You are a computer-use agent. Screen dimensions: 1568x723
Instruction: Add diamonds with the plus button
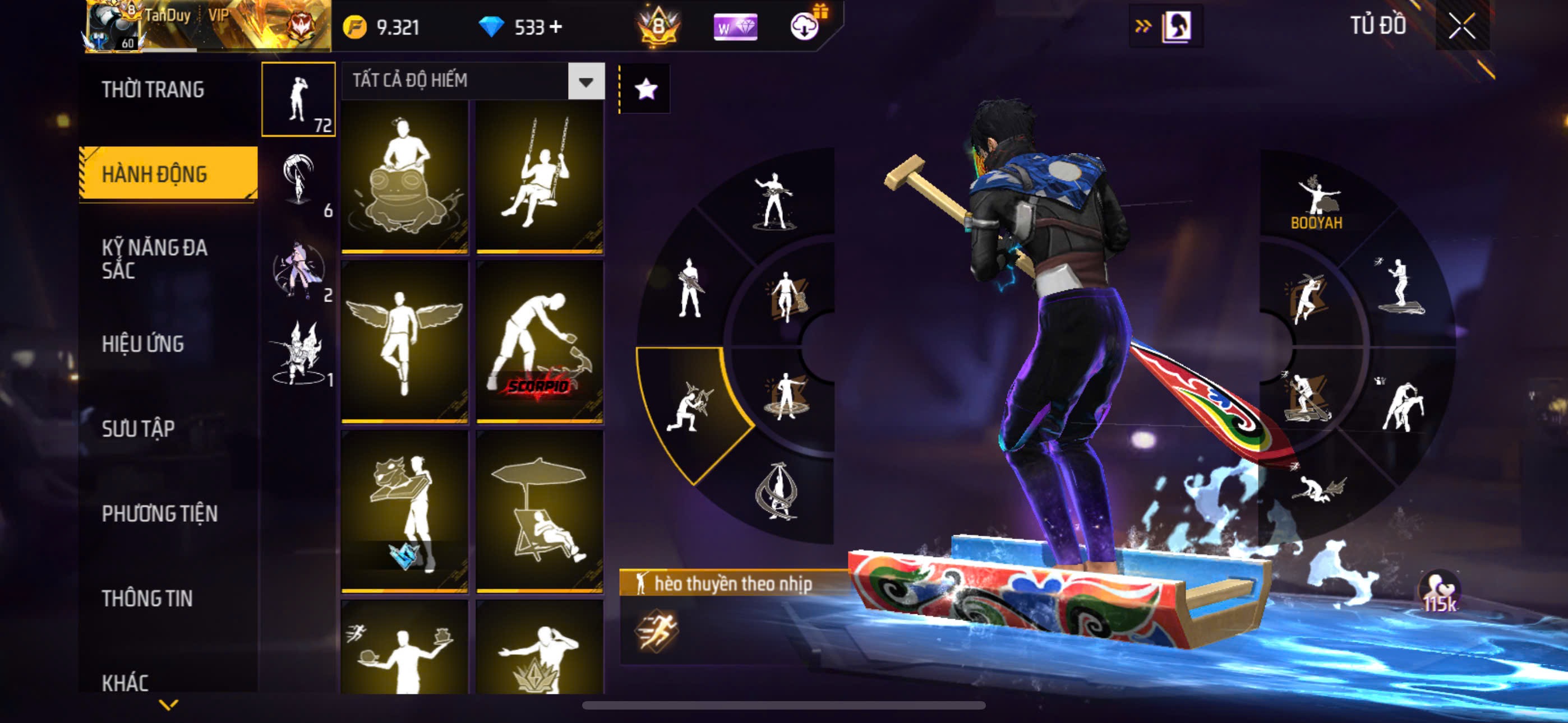pyautogui.click(x=556, y=27)
